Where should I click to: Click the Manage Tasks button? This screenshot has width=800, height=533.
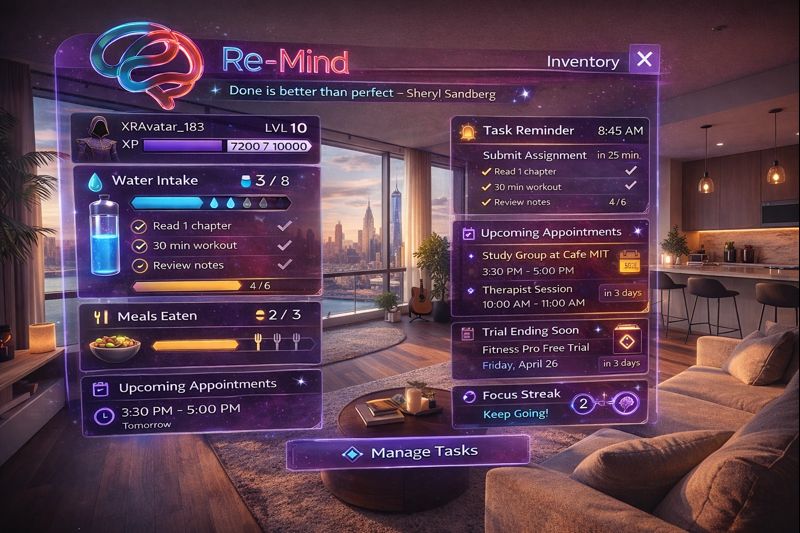[x=410, y=452]
